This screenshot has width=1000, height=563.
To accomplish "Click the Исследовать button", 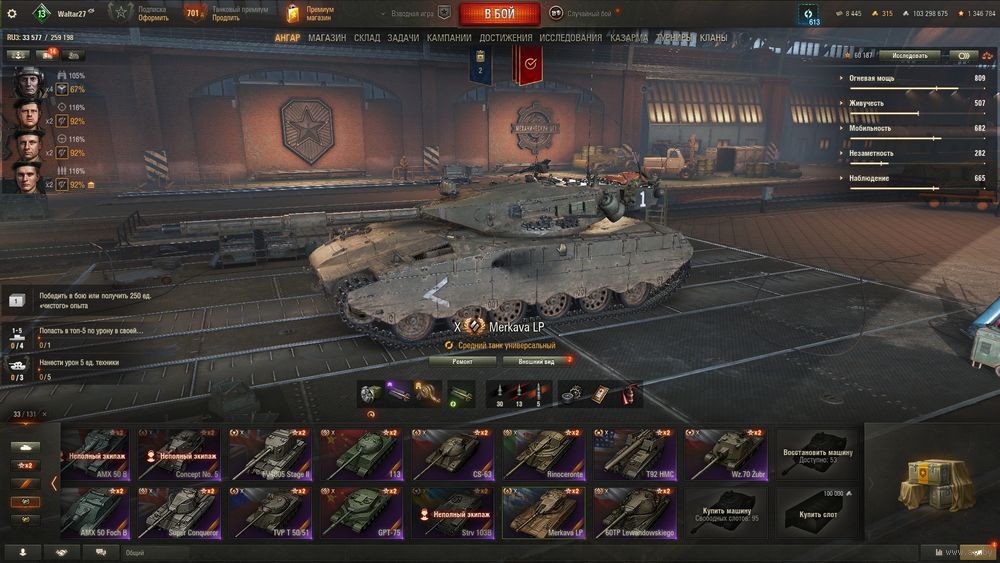I will [x=910, y=56].
